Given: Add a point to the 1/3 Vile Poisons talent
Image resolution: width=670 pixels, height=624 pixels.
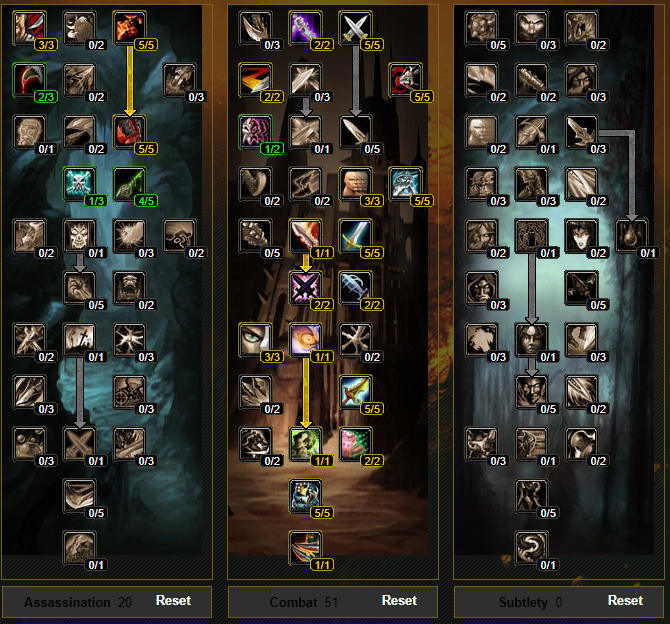Looking at the screenshot, I should click(80, 184).
